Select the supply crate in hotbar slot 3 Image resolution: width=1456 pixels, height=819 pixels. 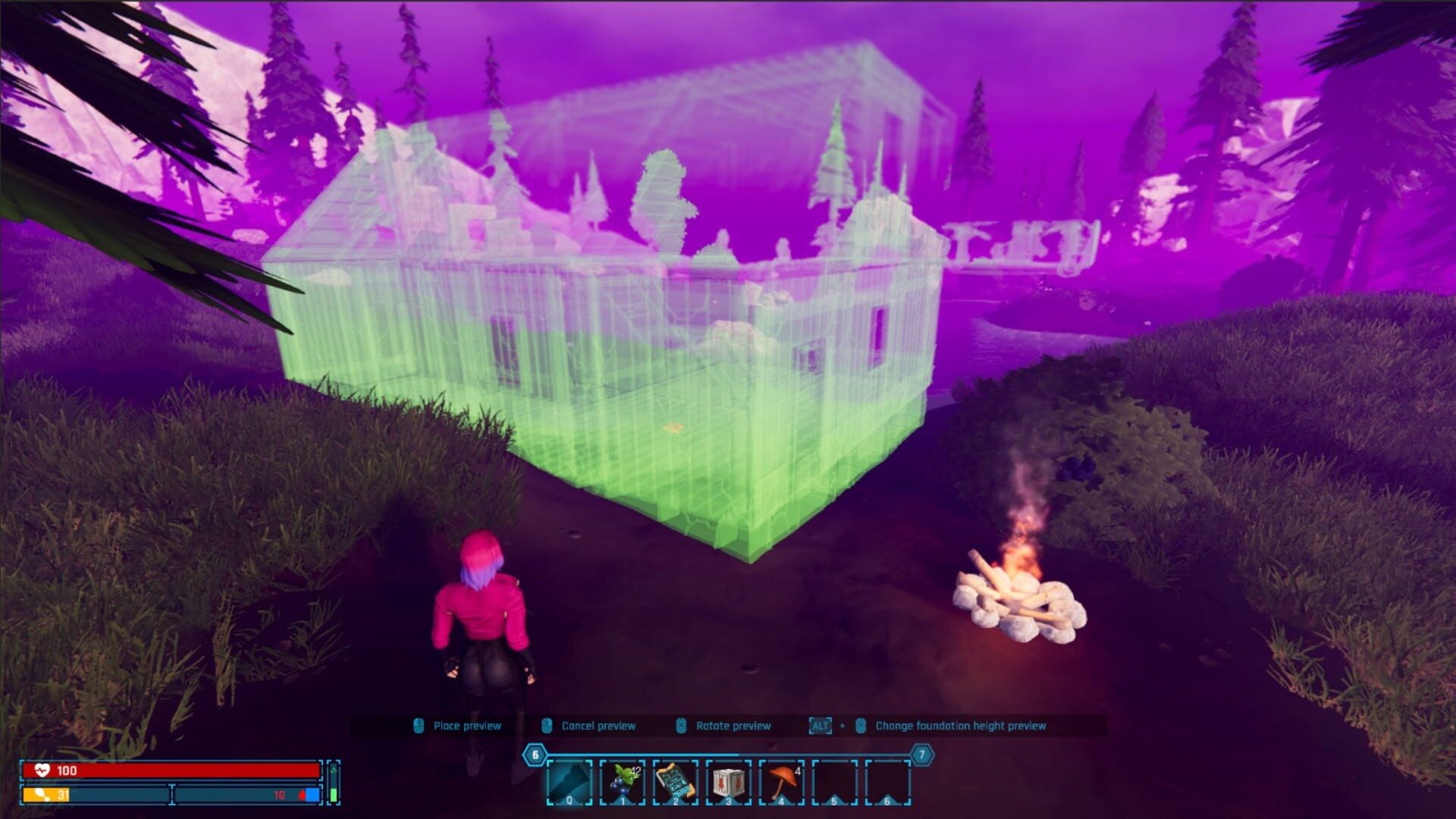(x=727, y=781)
